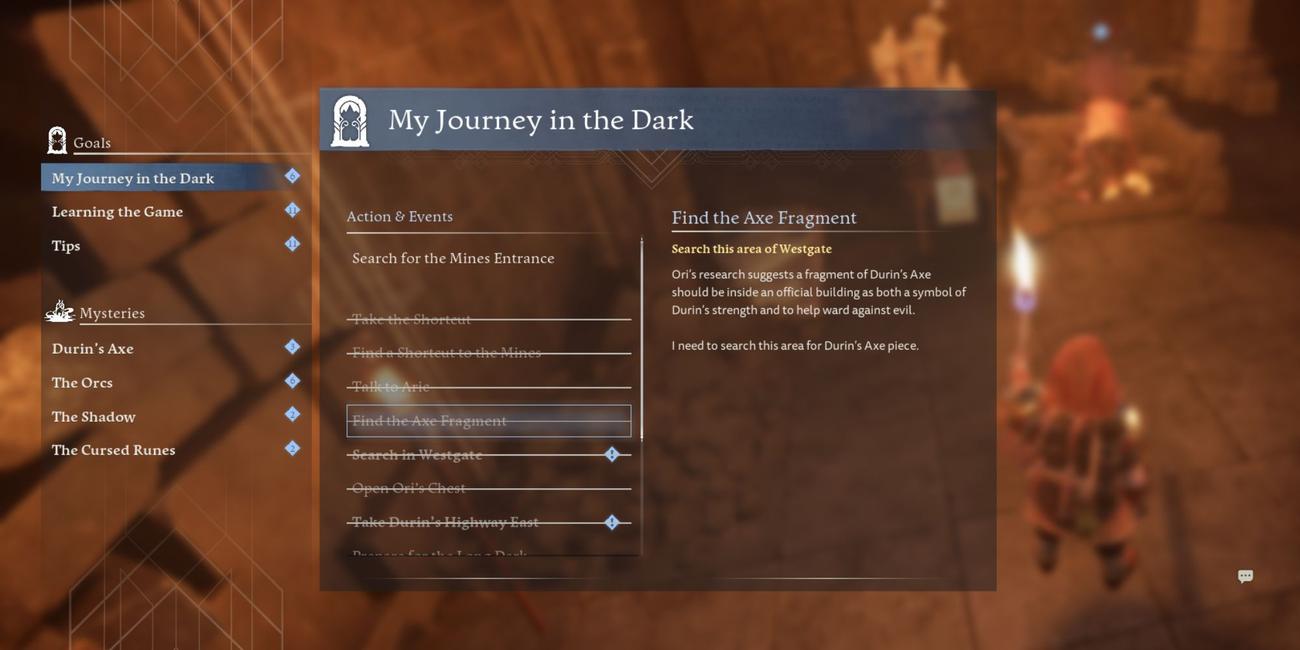
Task: Select the Durin's Axe mystery
Action: coord(93,349)
